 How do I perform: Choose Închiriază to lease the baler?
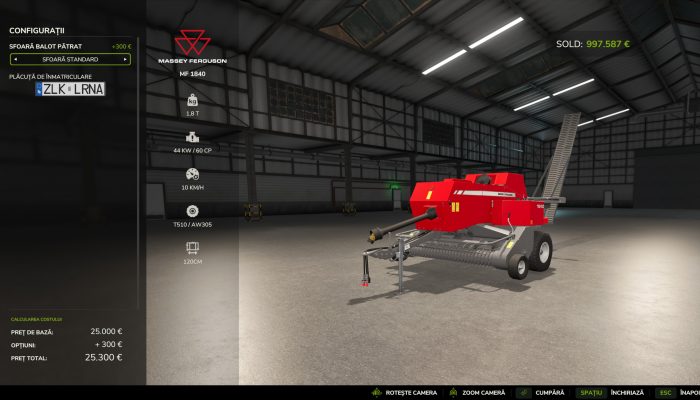[x=628, y=393]
